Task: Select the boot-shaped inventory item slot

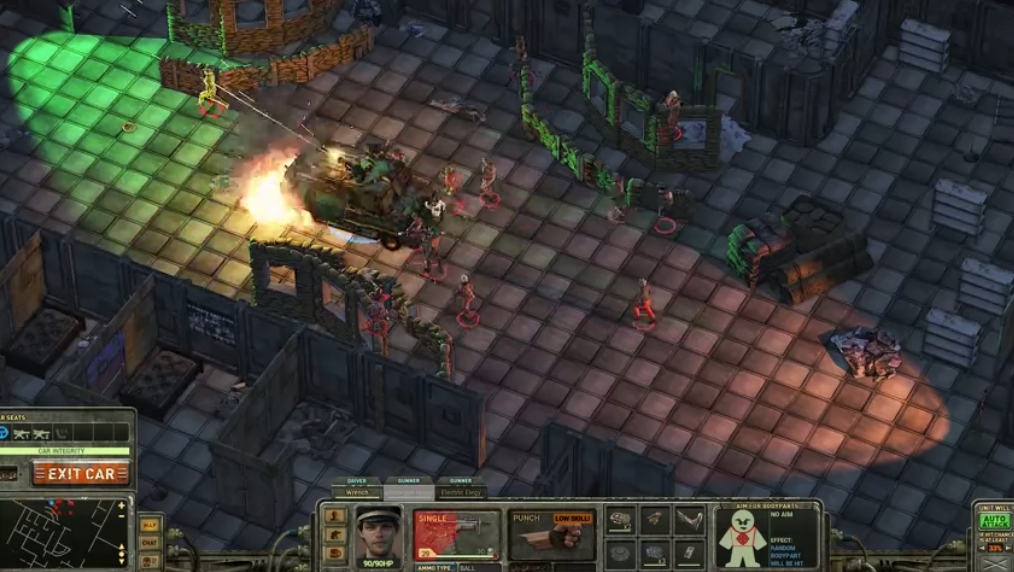Action: [x=689, y=519]
